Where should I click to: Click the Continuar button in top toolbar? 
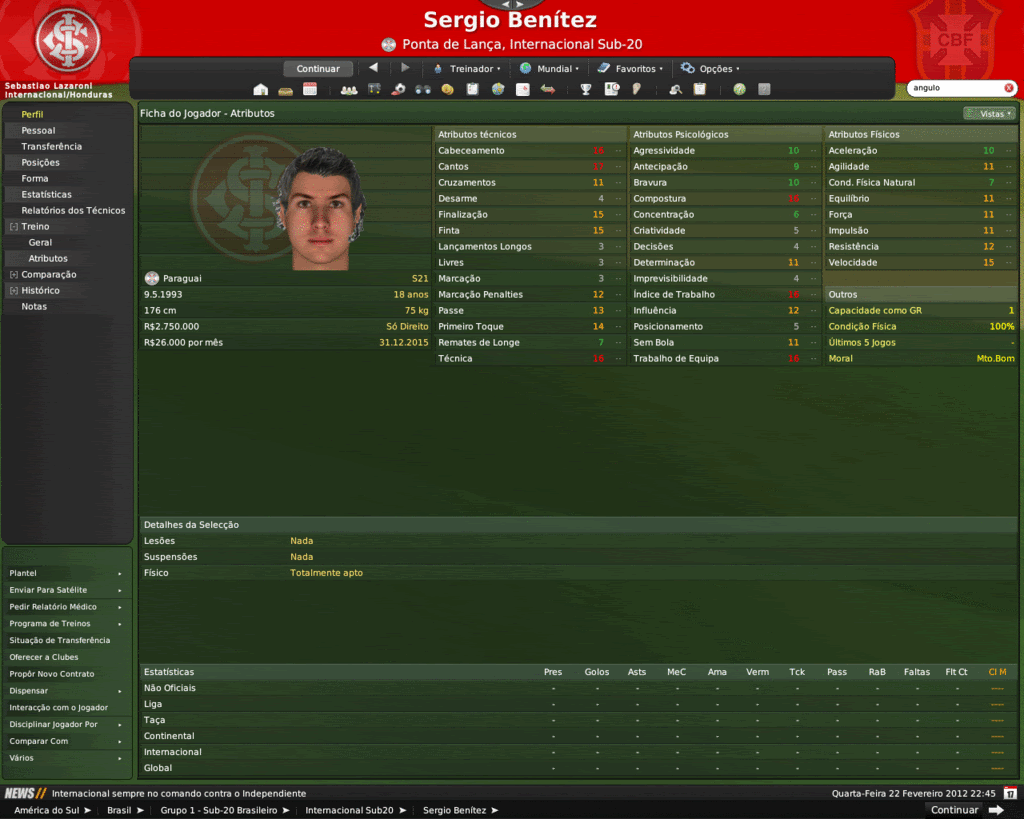[x=318, y=69]
